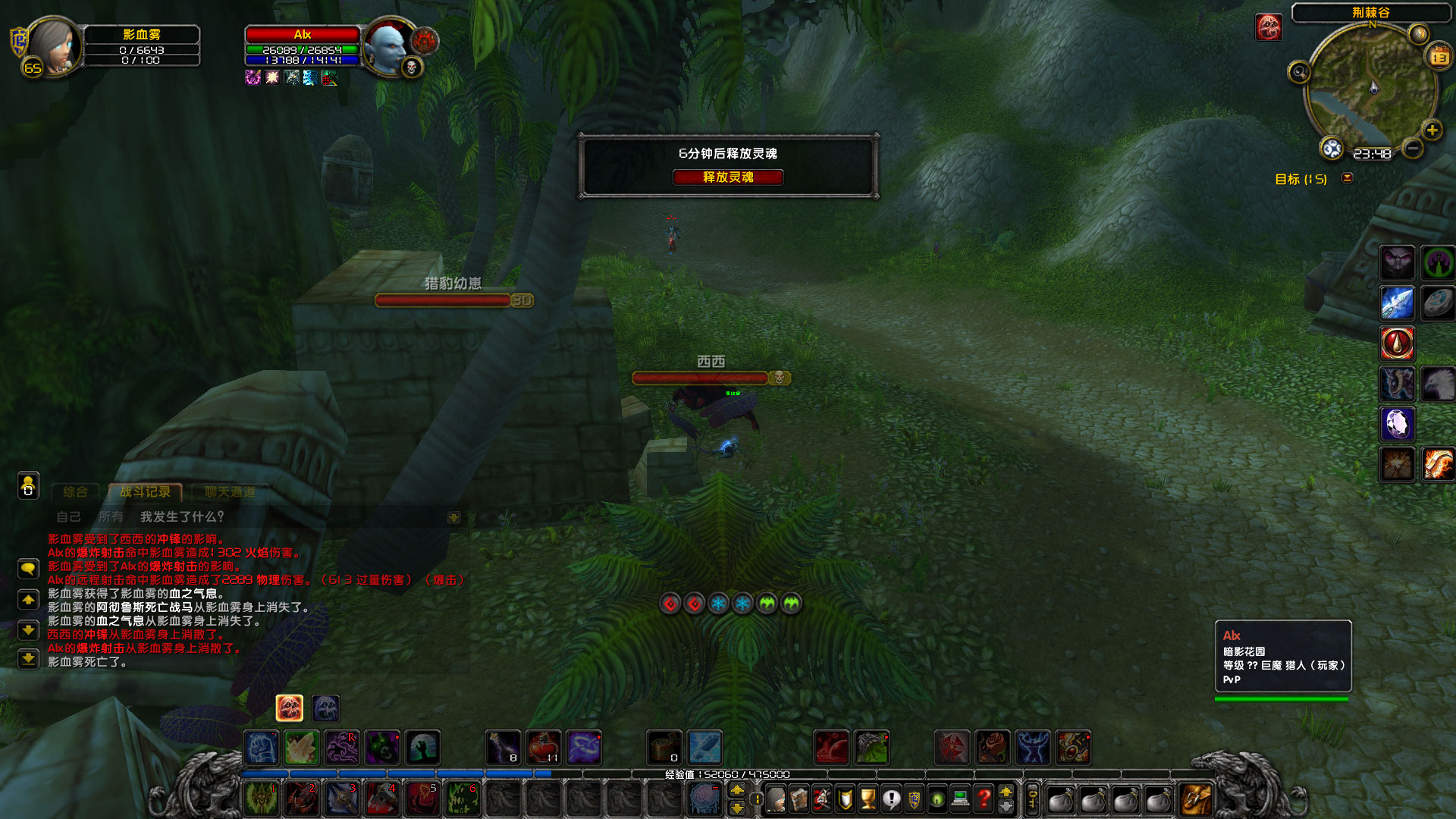The height and width of the screenshot is (819, 1456).
Task: Switch to the 聊天通道 chat tab
Action: point(230,491)
